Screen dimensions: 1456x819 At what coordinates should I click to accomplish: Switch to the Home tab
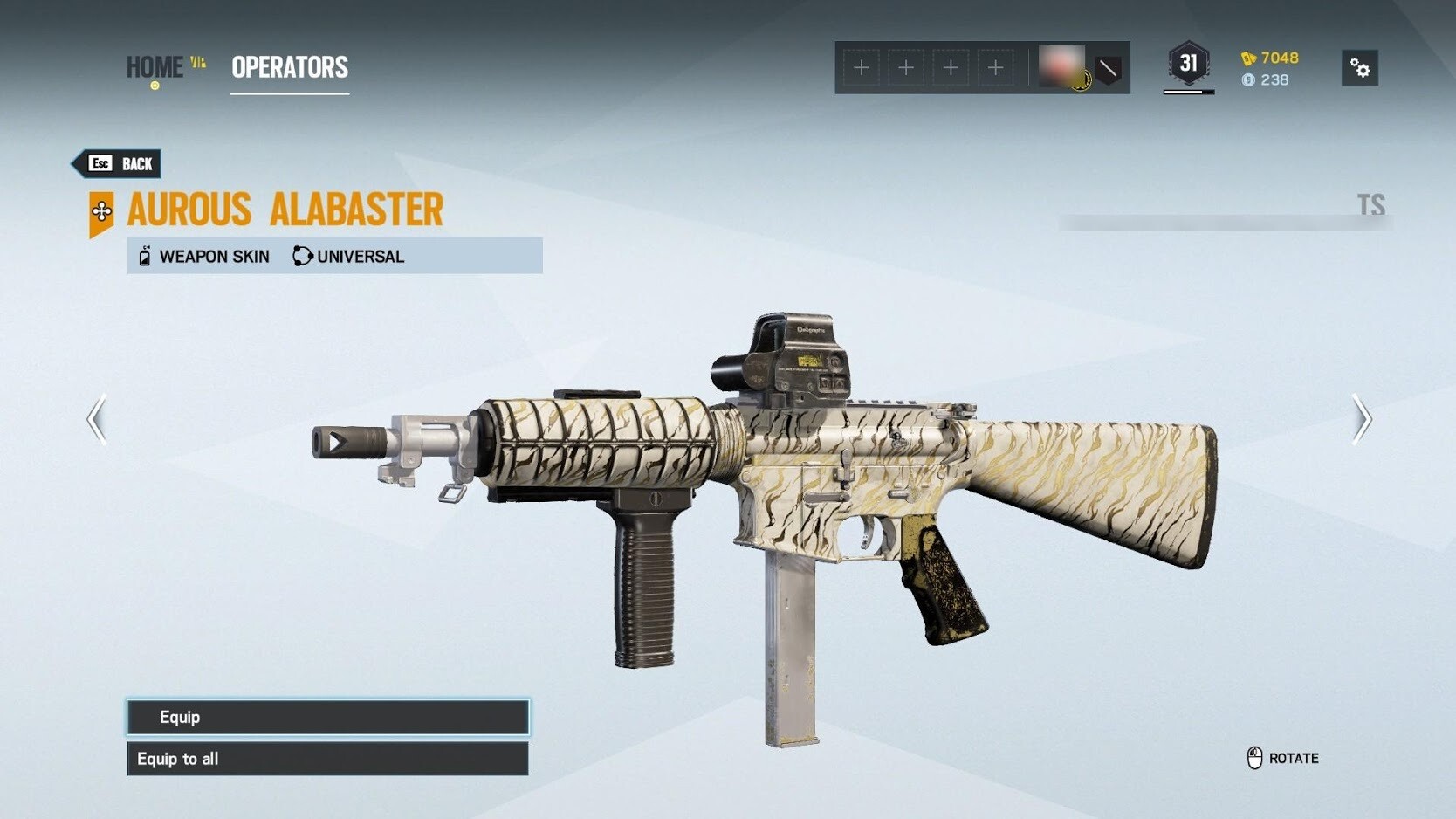pos(155,67)
